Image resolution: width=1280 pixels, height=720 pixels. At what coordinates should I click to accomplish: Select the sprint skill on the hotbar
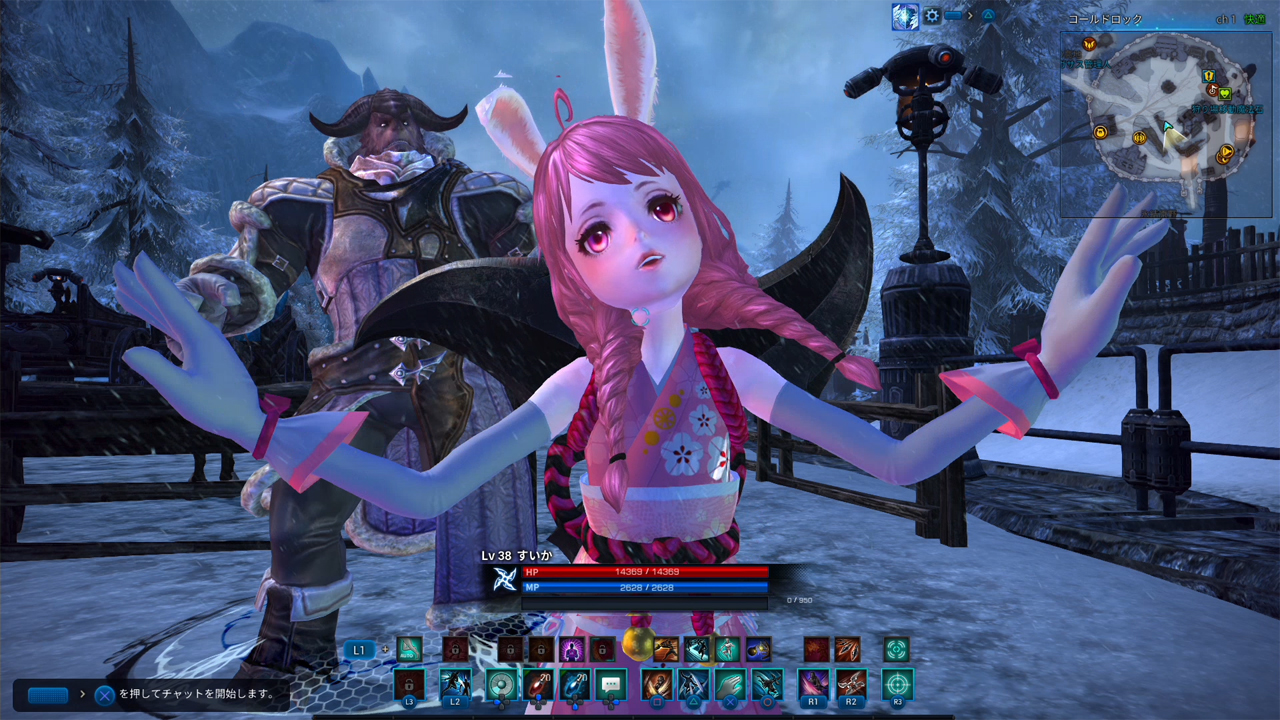point(665,650)
